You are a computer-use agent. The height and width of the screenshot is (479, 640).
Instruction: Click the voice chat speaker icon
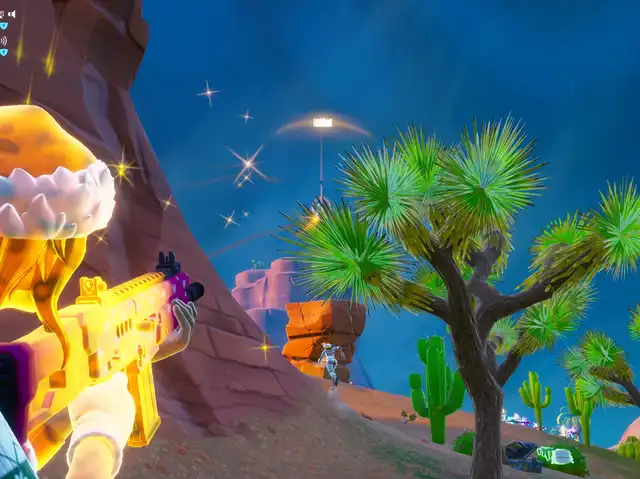[11, 14]
